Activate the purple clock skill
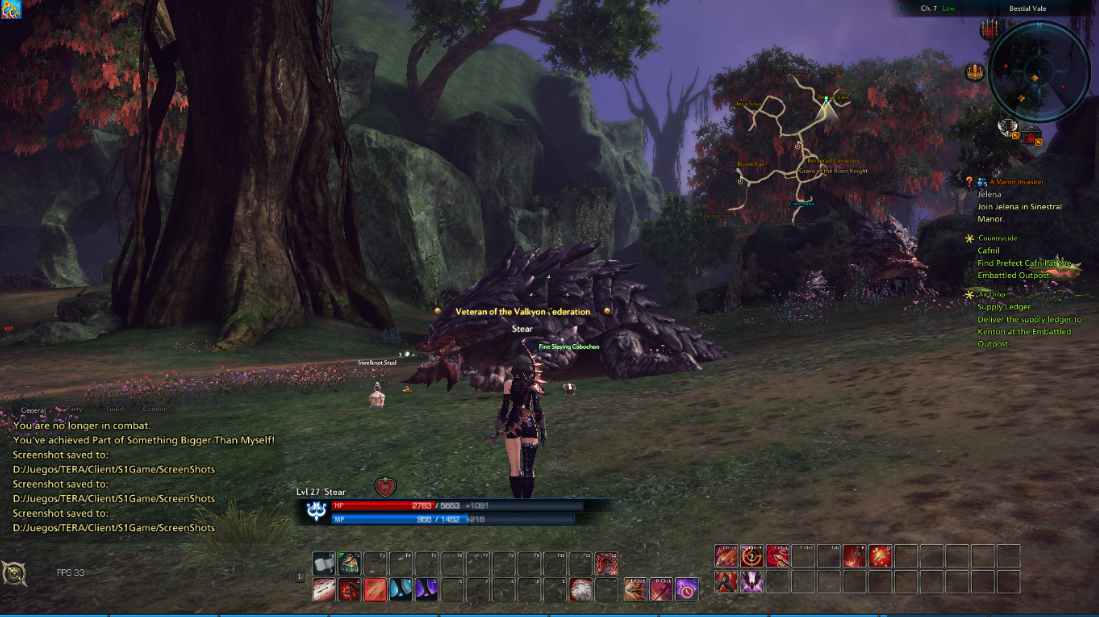This screenshot has height=617, width=1099. pos(686,589)
